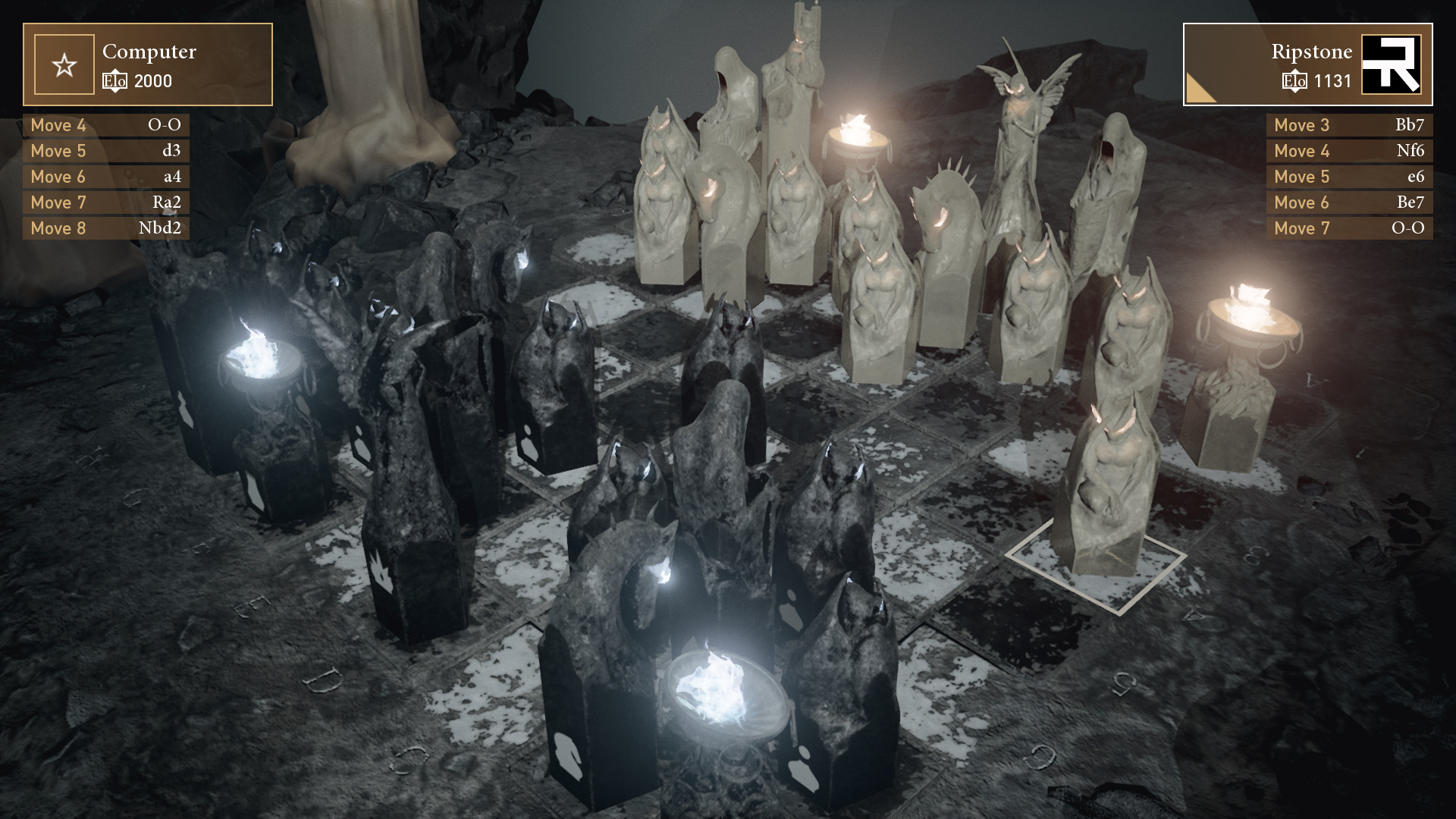Click the Elo badge icon beside 2000
The image size is (1456, 819).
pyautogui.click(x=115, y=82)
